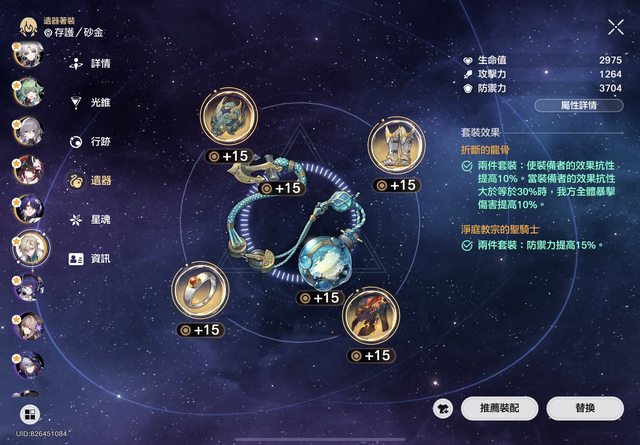Image resolution: width=640 pixels, height=445 pixels.
Task: Switch to the 光錐 light cone tab
Action: [x=90, y=102]
